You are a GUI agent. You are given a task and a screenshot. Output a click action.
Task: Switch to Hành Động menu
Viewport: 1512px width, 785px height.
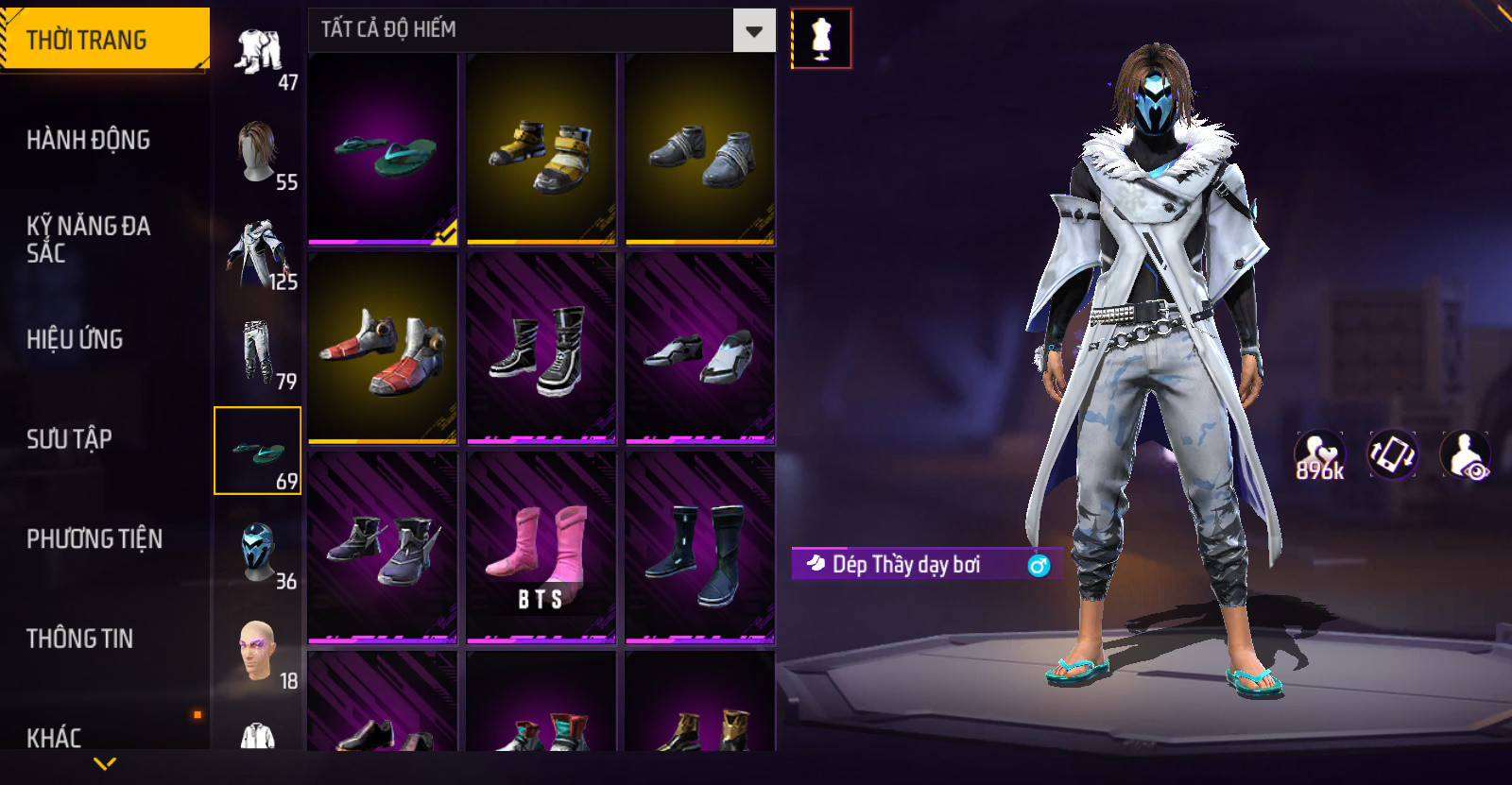(89, 140)
